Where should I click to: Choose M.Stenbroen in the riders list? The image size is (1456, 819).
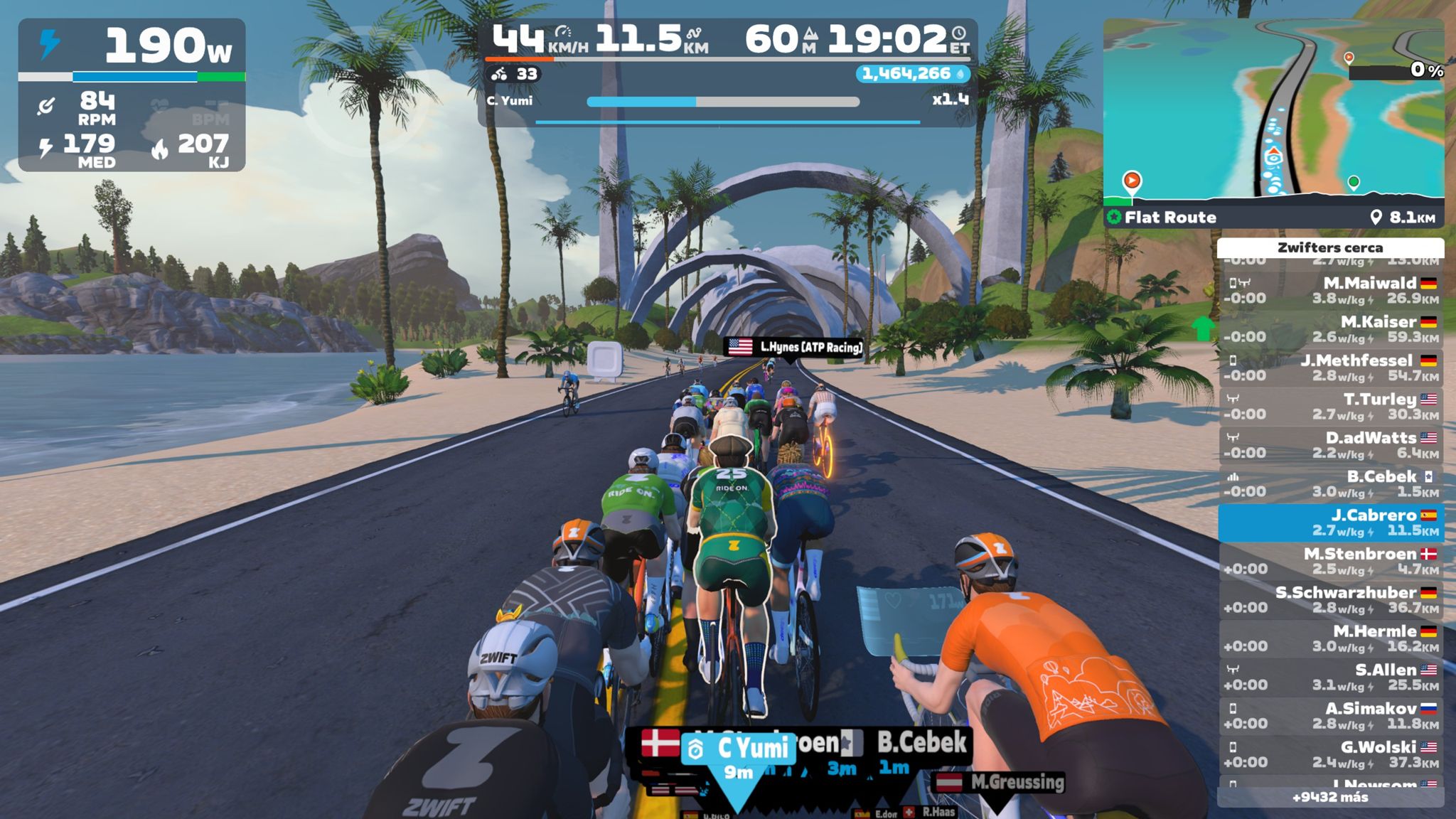click(x=1331, y=561)
